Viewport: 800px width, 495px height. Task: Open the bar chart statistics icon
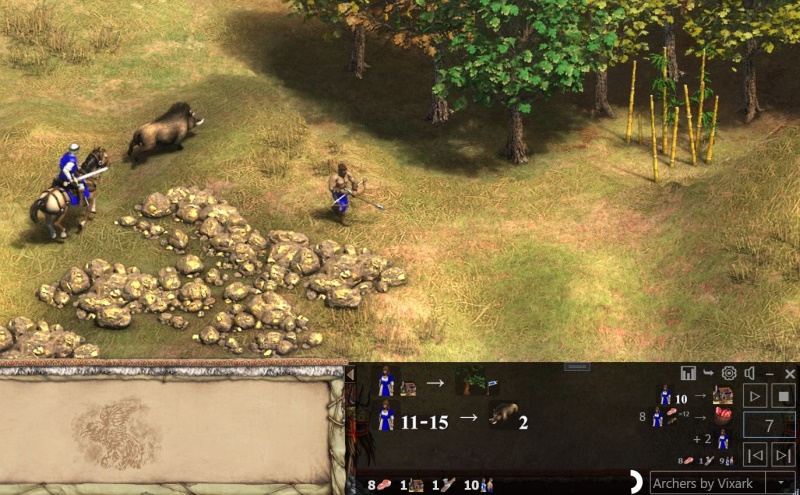688,373
